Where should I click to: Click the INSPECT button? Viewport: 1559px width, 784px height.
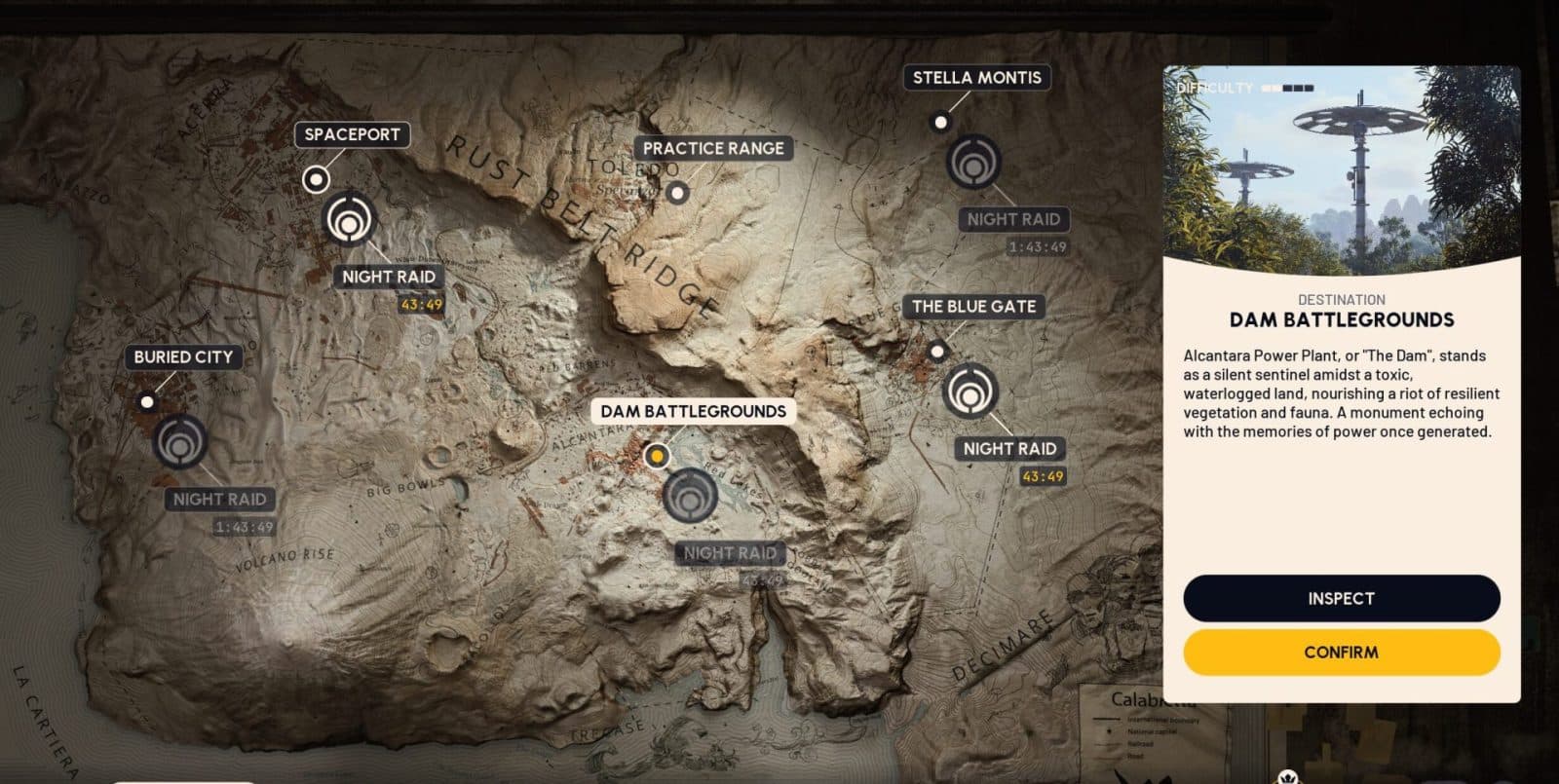tap(1341, 598)
